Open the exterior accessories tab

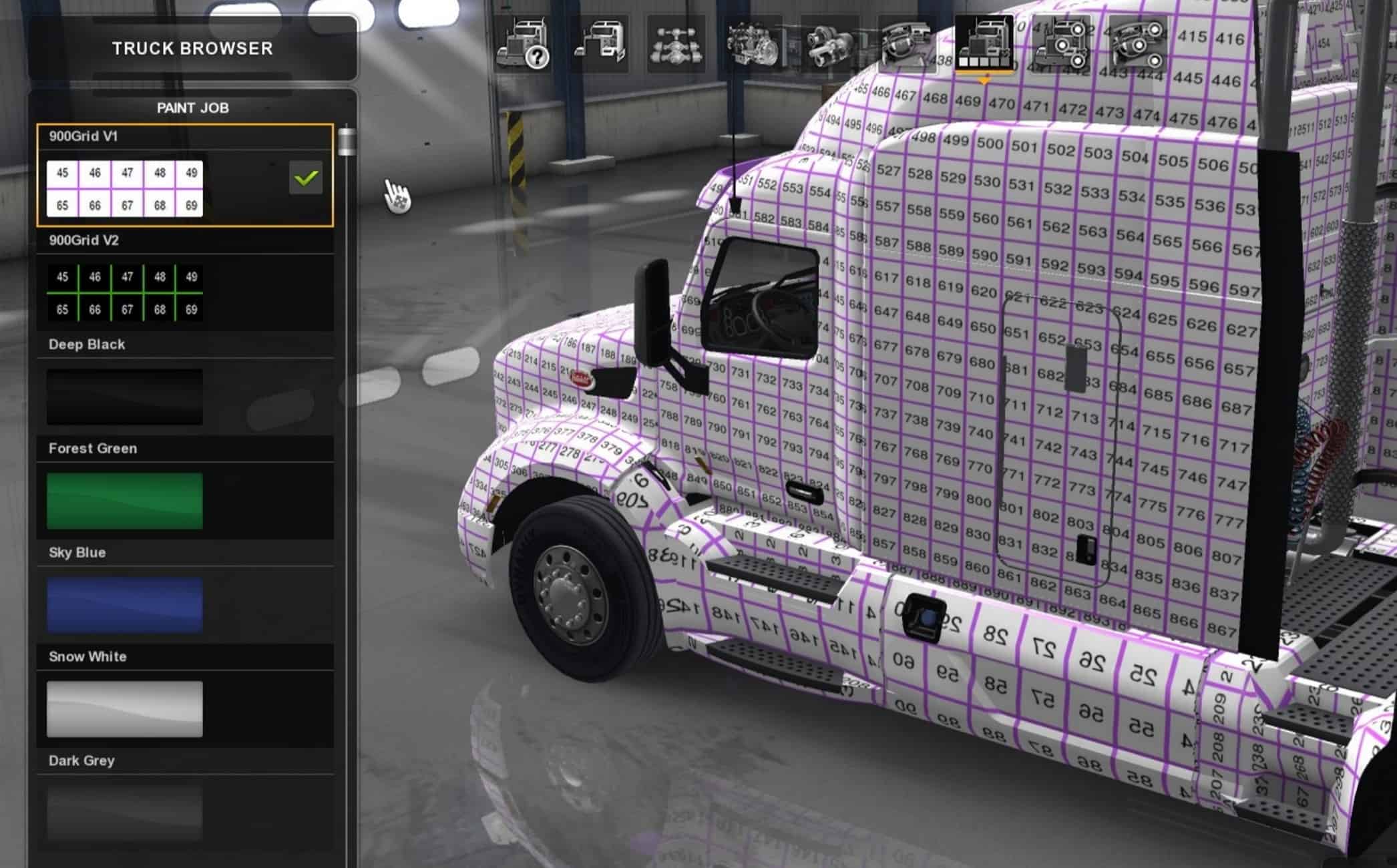click(1060, 44)
